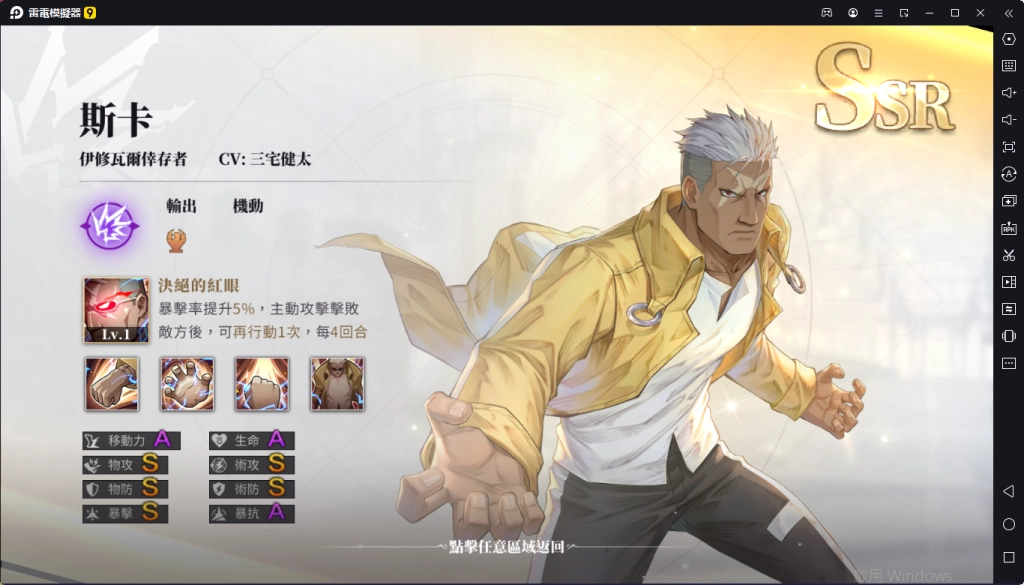View the clenched fist punch skill
This screenshot has height=585, width=1024.
tap(111, 384)
